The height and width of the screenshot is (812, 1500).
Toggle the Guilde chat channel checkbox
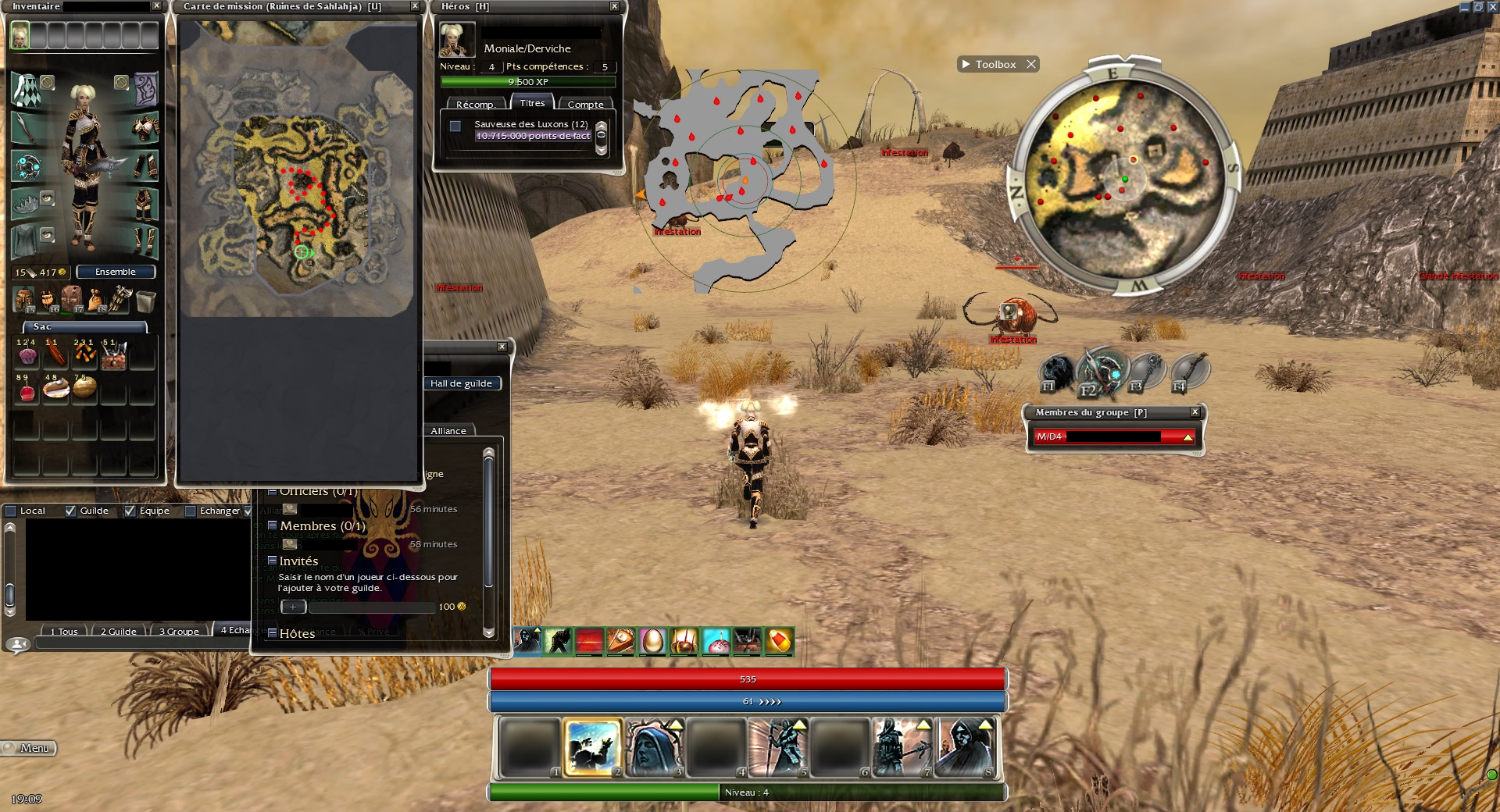pyautogui.click(x=71, y=511)
